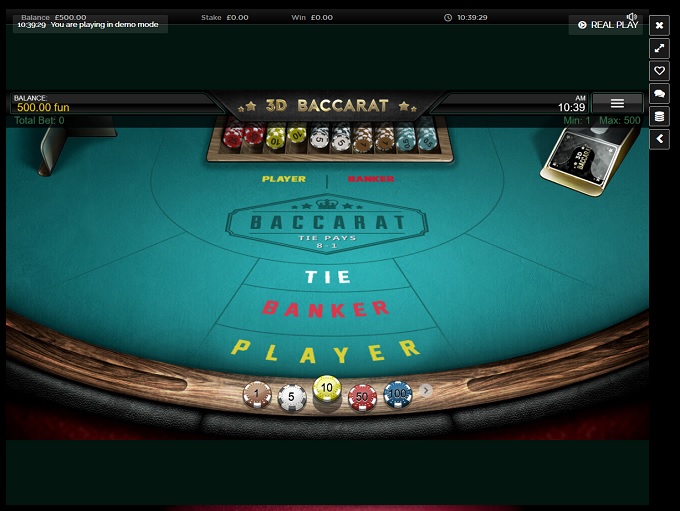
Task: Add game to favorites with the heart
Action: point(659,71)
